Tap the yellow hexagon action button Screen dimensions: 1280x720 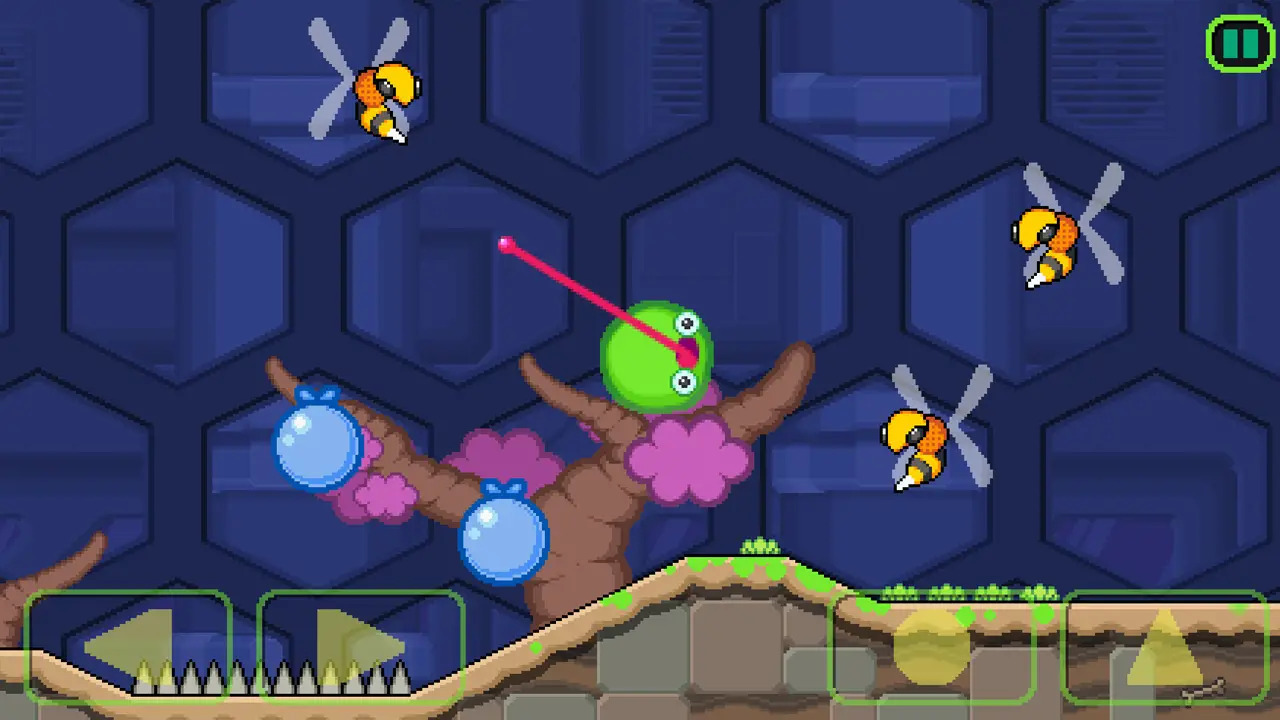pos(932,647)
